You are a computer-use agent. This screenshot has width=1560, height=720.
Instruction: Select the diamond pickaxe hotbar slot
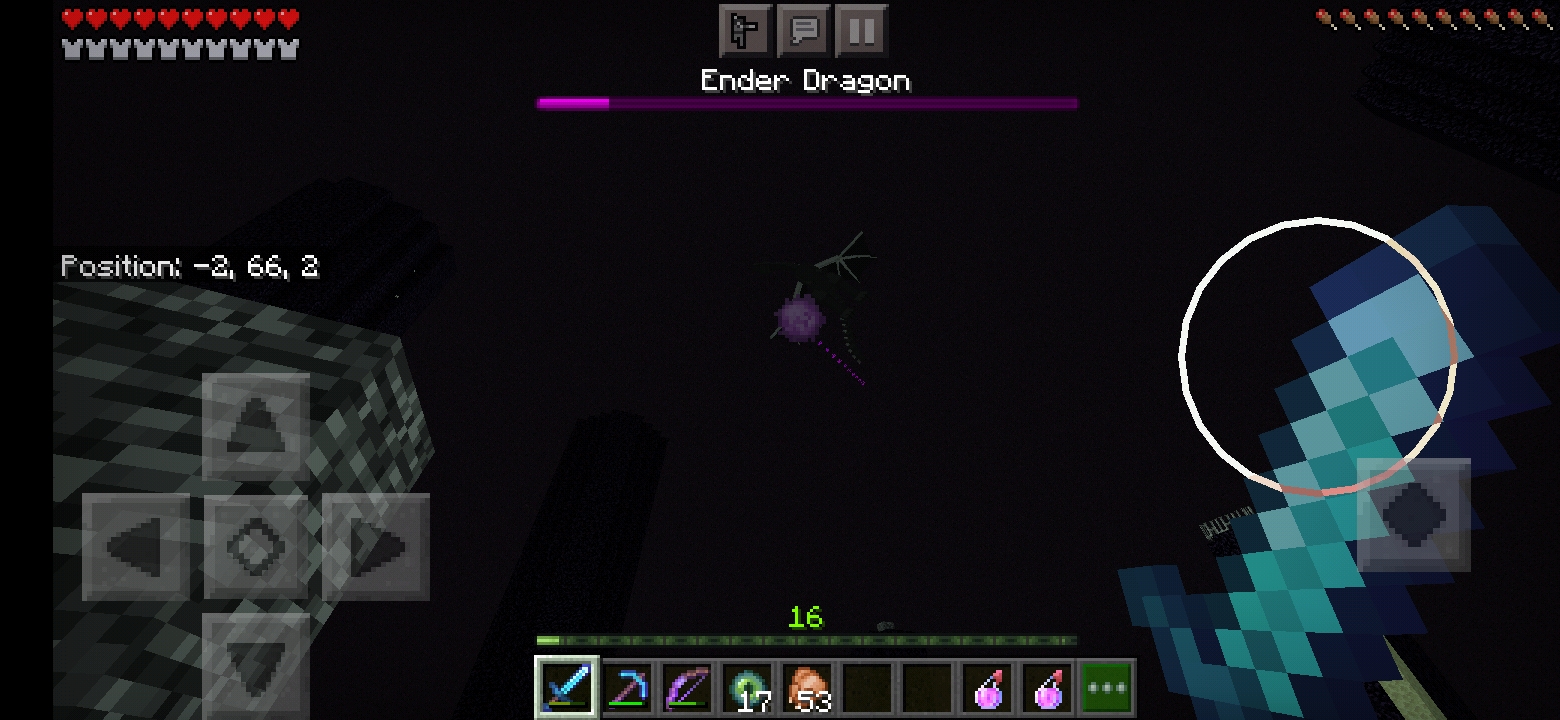tap(628, 688)
